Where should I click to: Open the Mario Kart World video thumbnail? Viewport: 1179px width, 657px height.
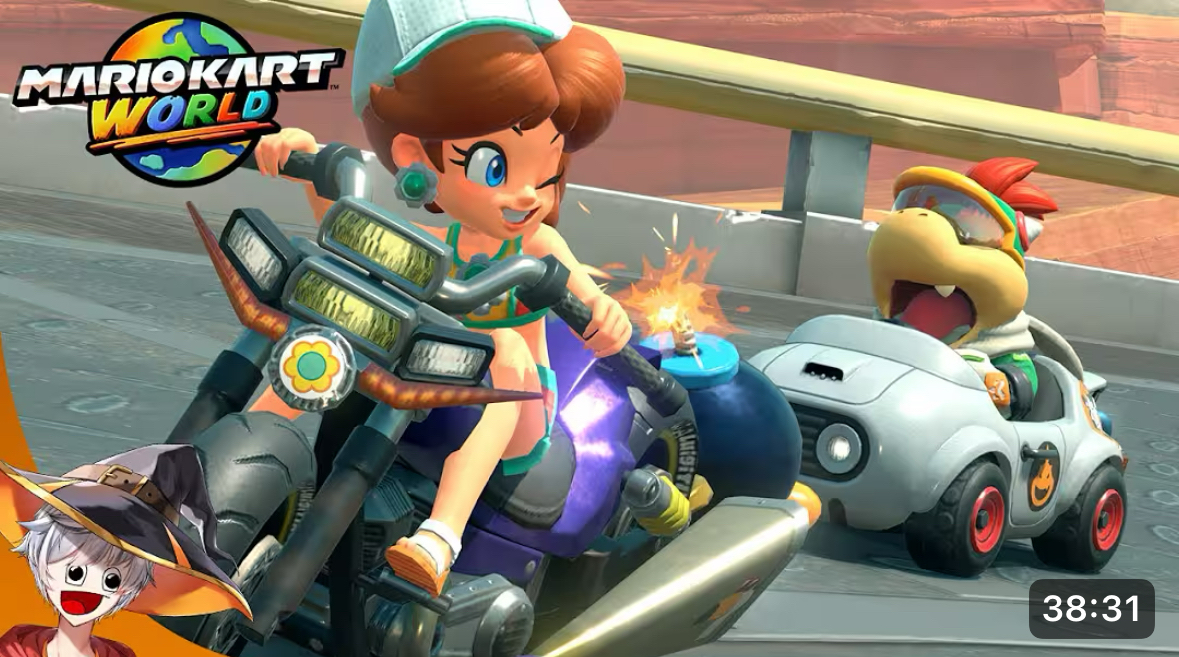(589, 328)
